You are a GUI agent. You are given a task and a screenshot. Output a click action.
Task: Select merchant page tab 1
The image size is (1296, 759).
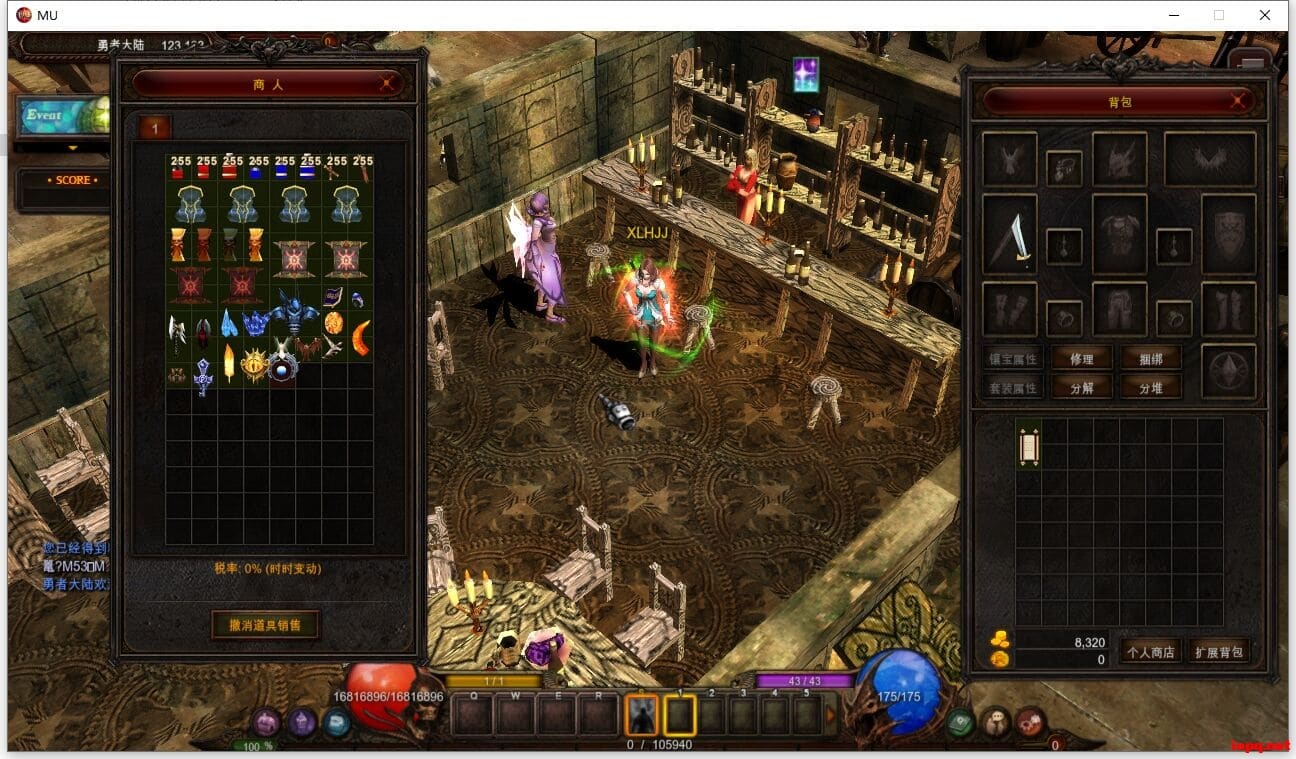[155, 128]
